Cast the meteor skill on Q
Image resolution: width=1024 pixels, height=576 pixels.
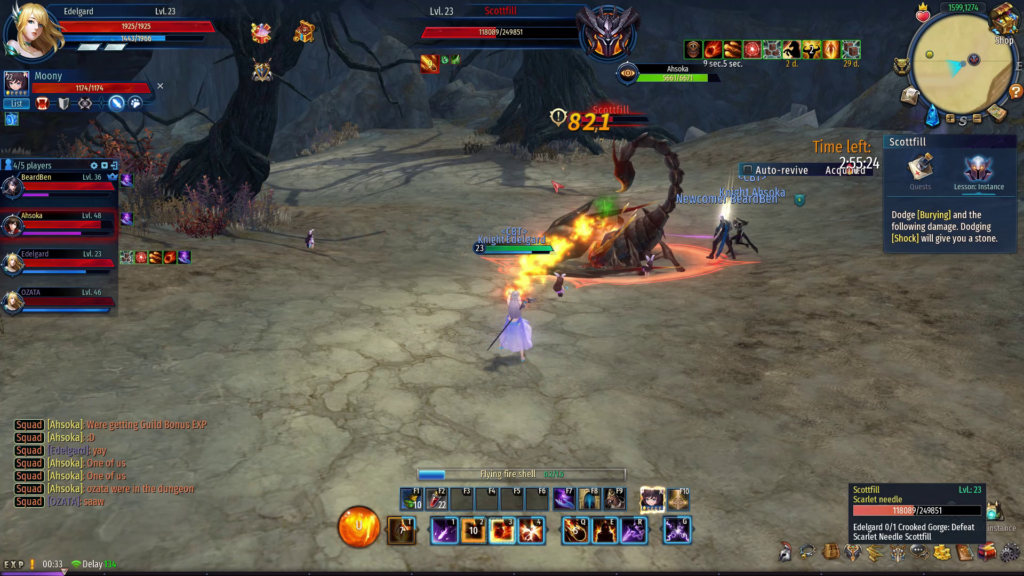pos(574,530)
